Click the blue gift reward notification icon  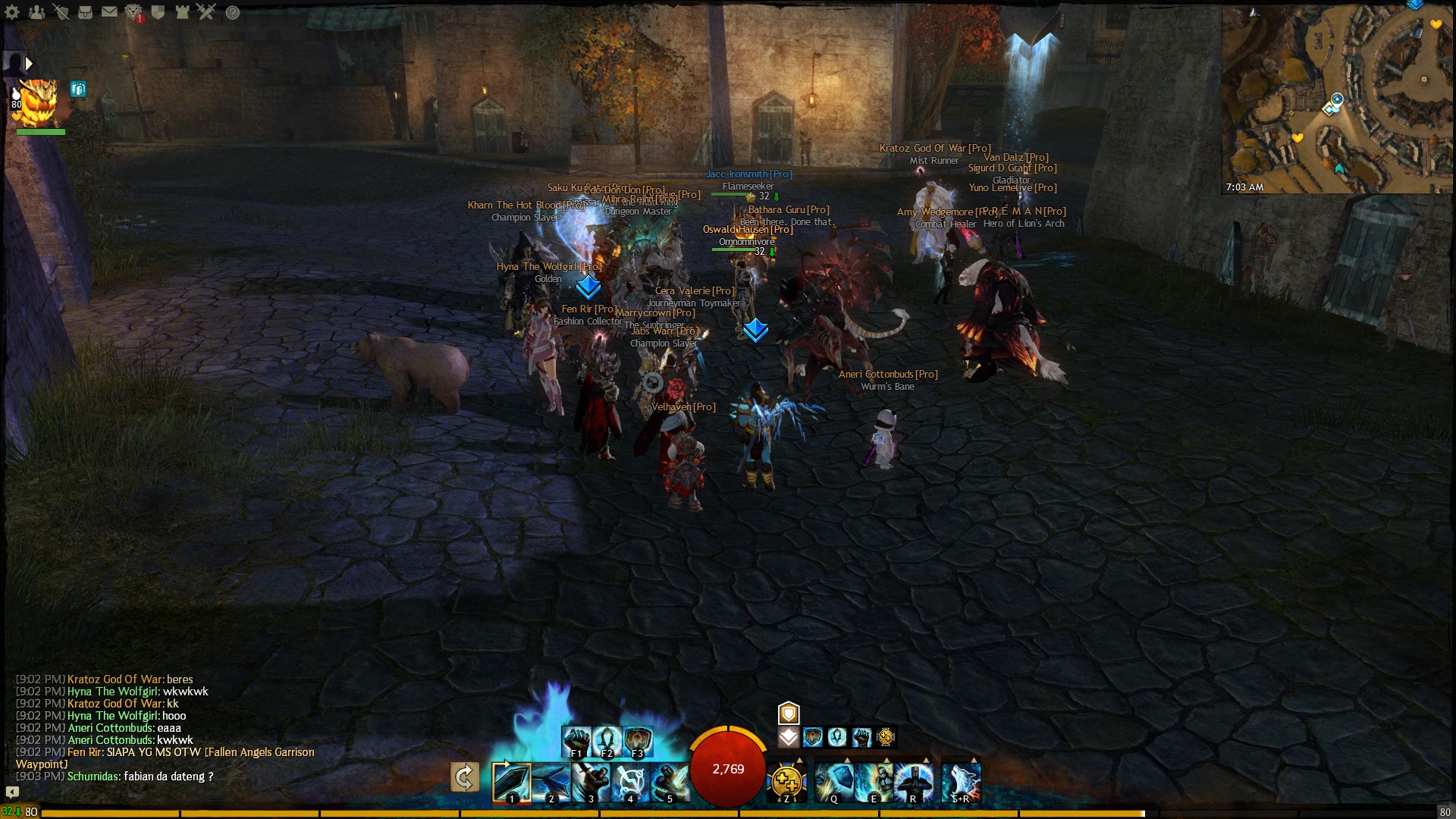[x=78, y=89]
